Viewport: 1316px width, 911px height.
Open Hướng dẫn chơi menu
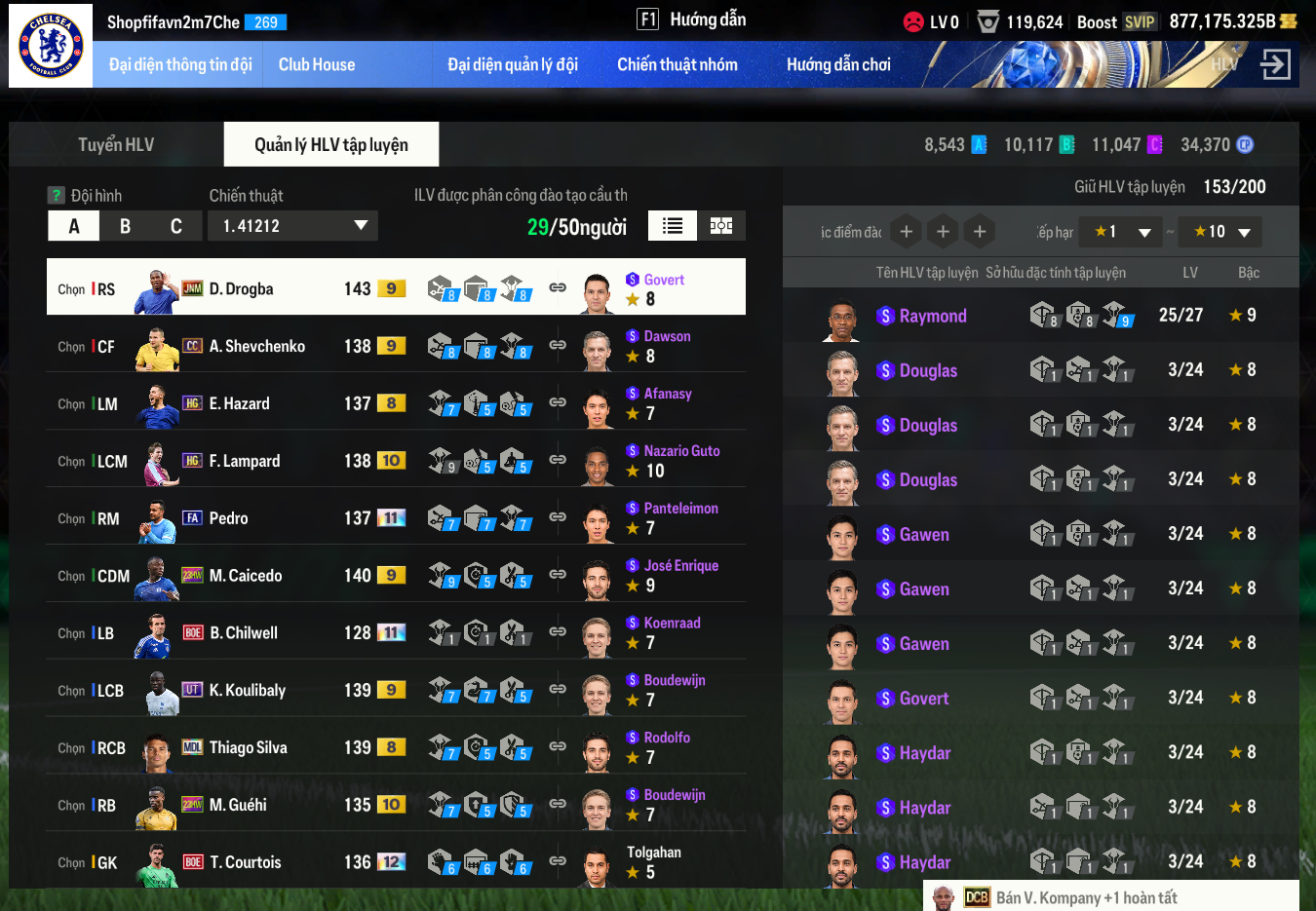pyautogui.click(x=838, y=65)
